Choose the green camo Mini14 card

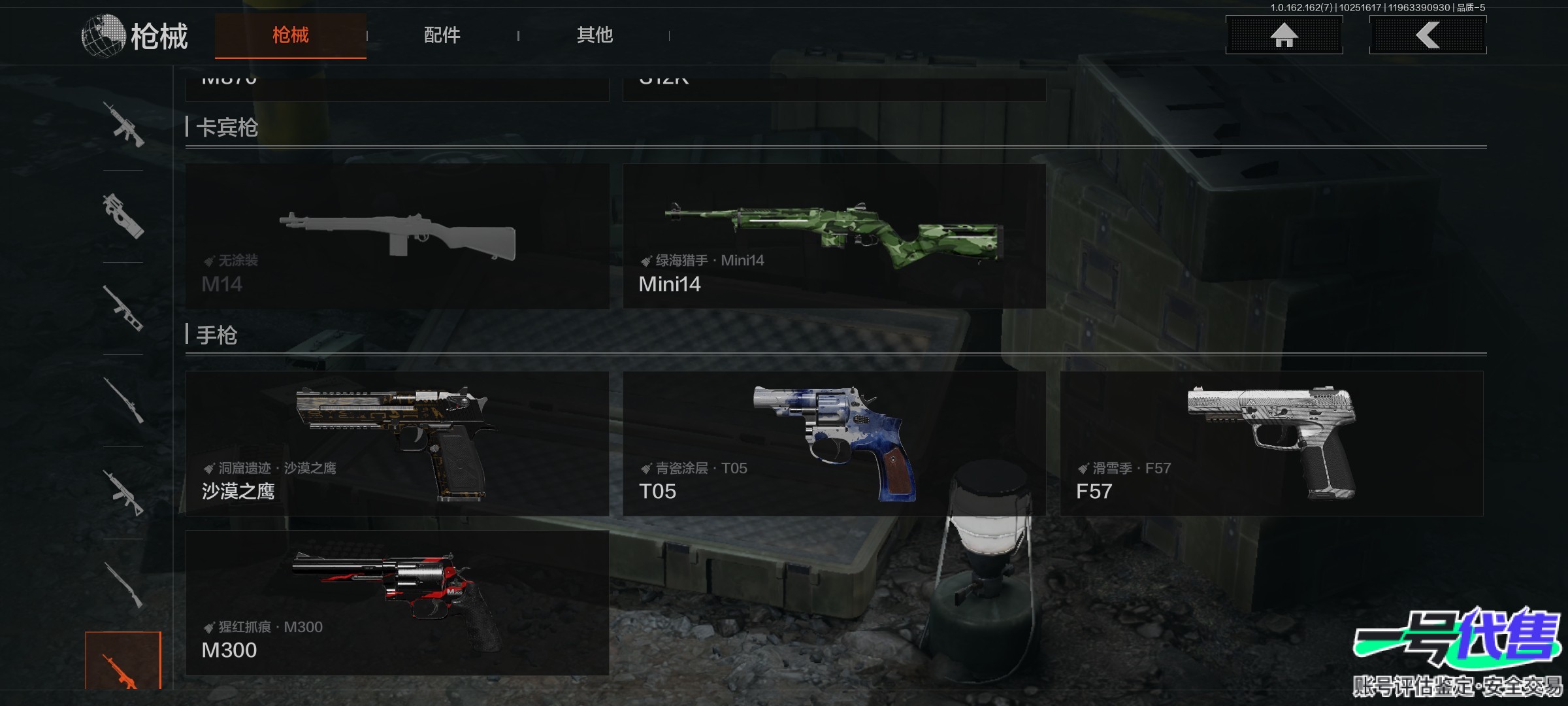click(834, 237)
